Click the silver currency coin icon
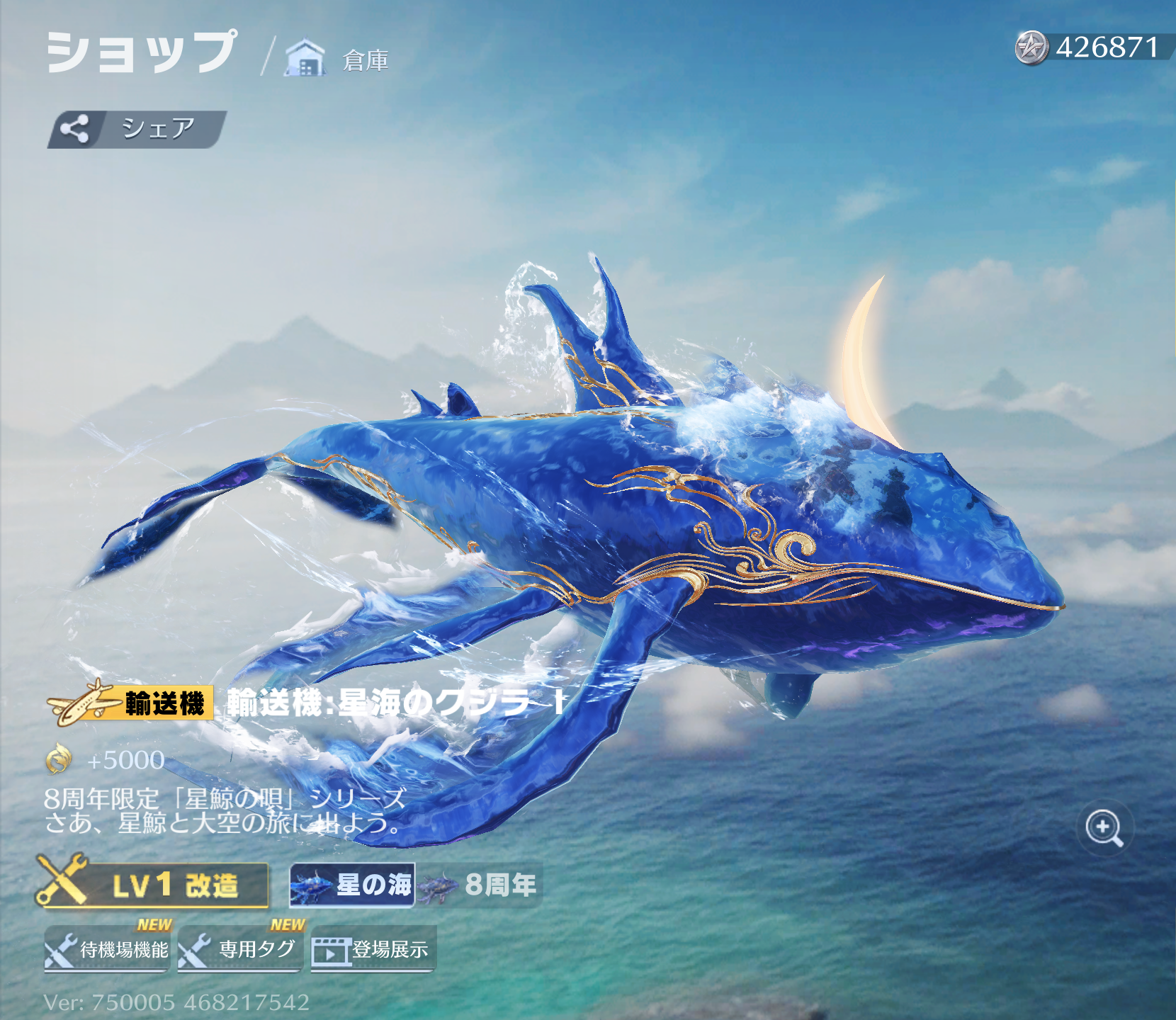The image size is (1176, 1020). click(1031, 48)
